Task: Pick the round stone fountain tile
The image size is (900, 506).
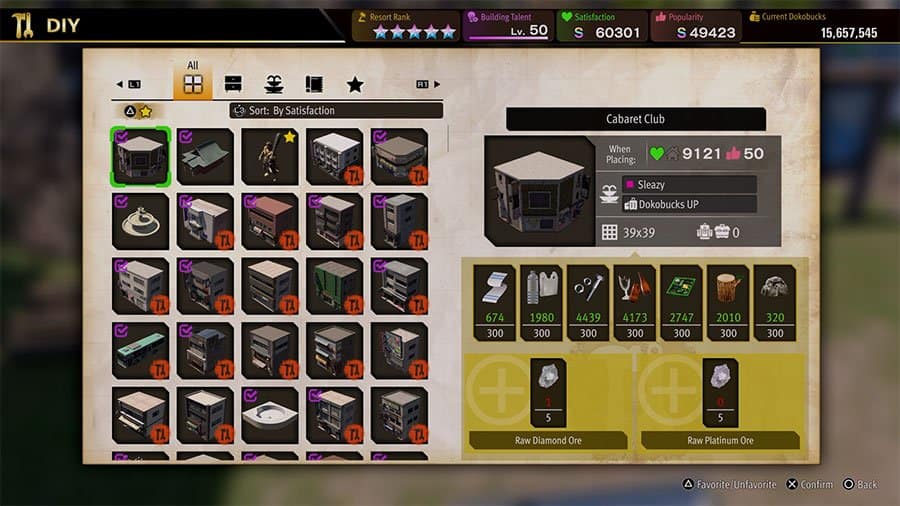Action: [x=141, y=221]
